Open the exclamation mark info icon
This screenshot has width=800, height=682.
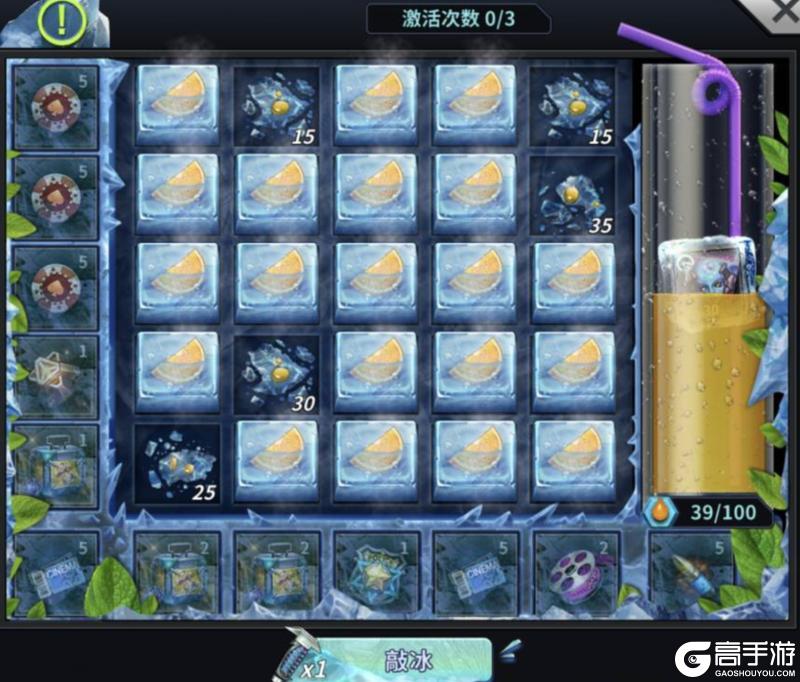point(62,19)
